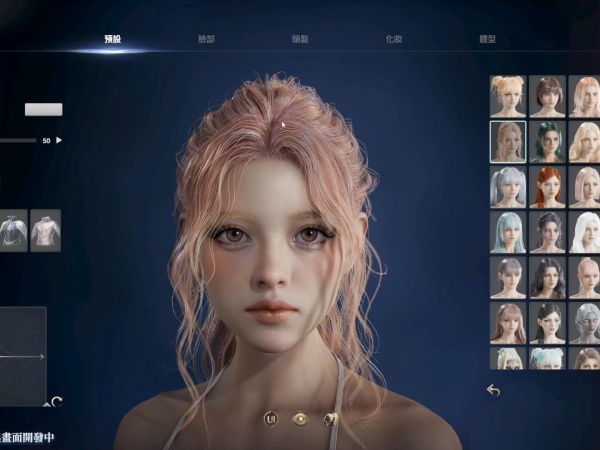
Task: Click the eye view icon
Action: coord(299,418)
